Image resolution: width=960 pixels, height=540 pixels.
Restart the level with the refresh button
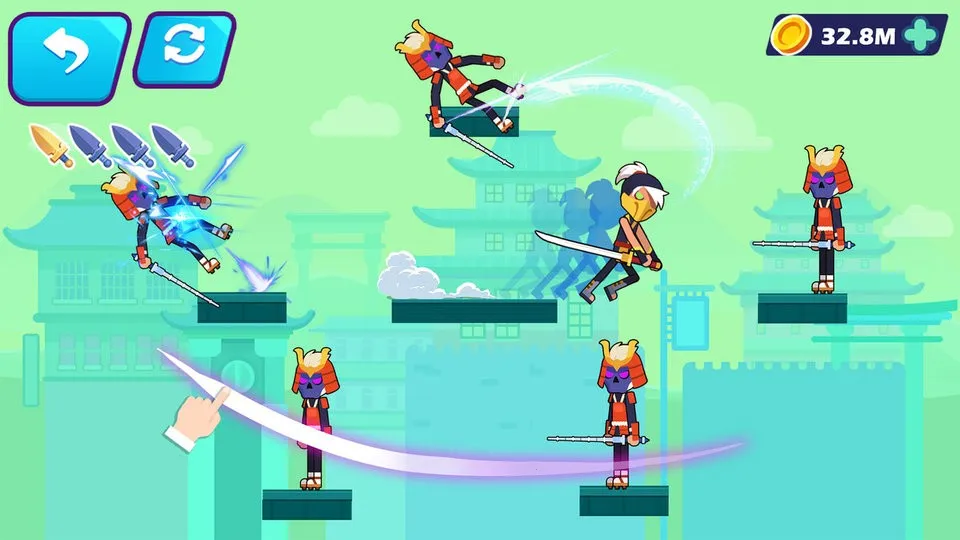183,49
